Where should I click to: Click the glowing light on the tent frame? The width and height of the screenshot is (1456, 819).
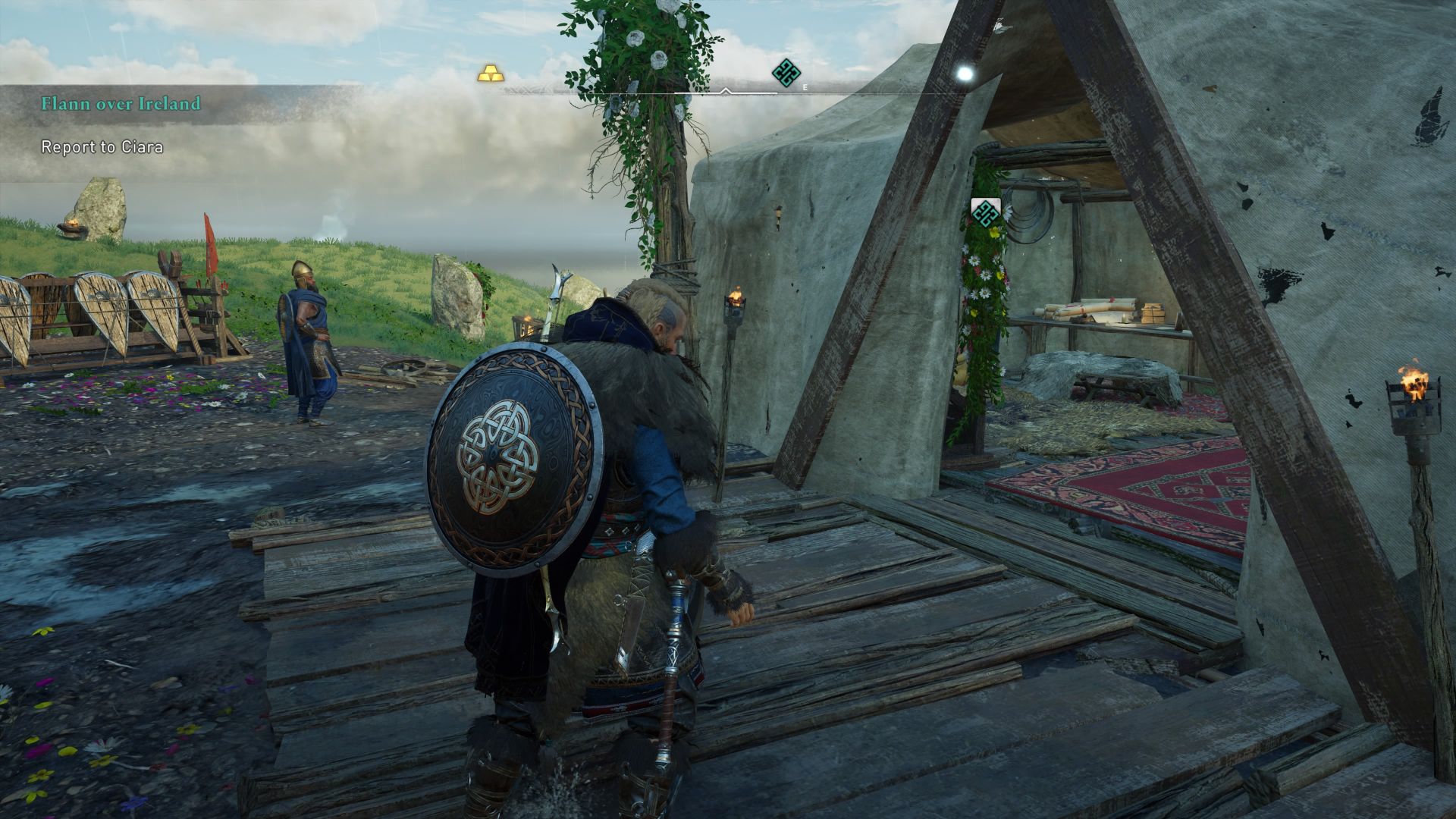click(x=965, y=73)
